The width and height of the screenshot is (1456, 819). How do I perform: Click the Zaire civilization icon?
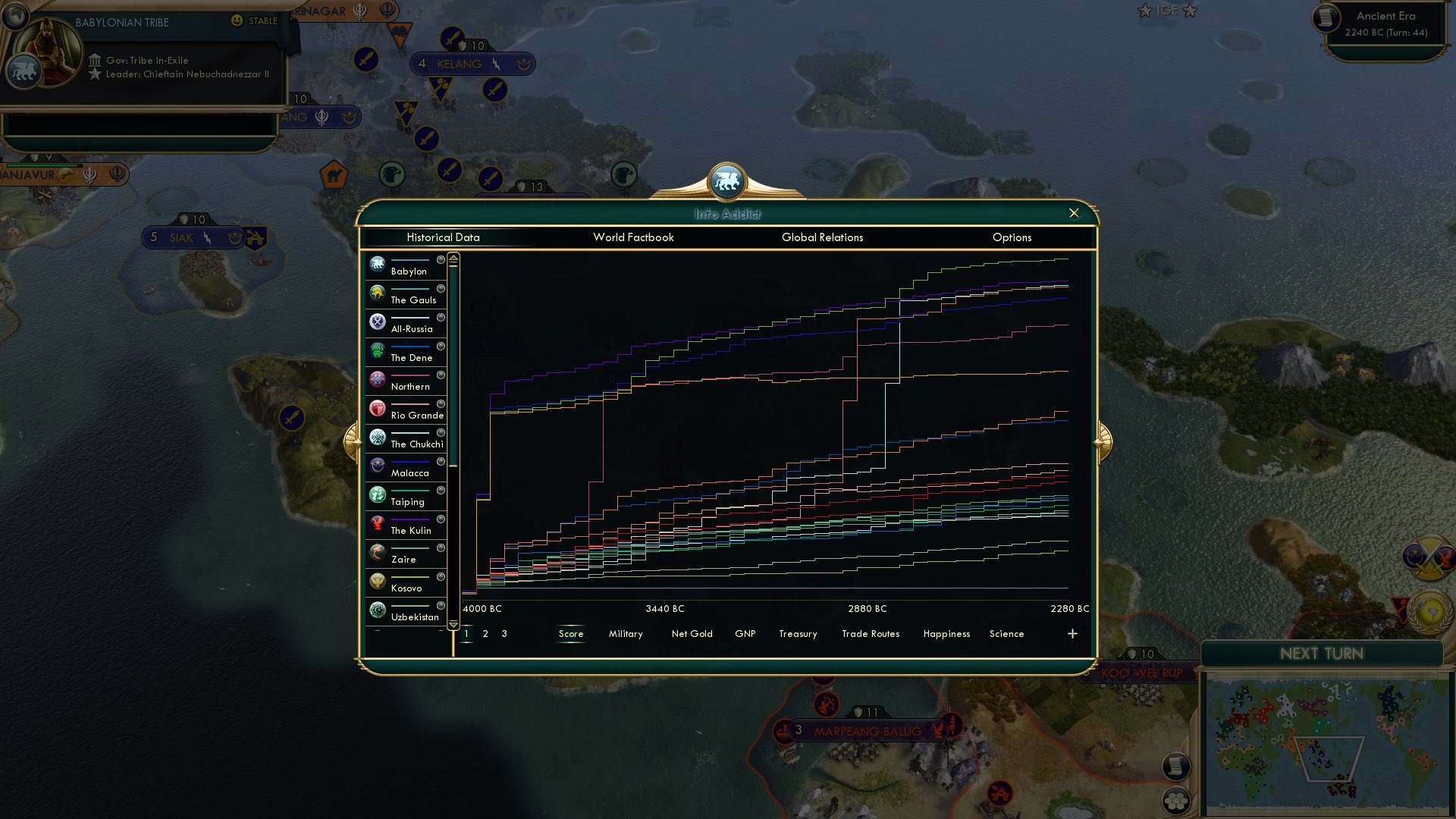pyautogui.click(x=377, y=552)
